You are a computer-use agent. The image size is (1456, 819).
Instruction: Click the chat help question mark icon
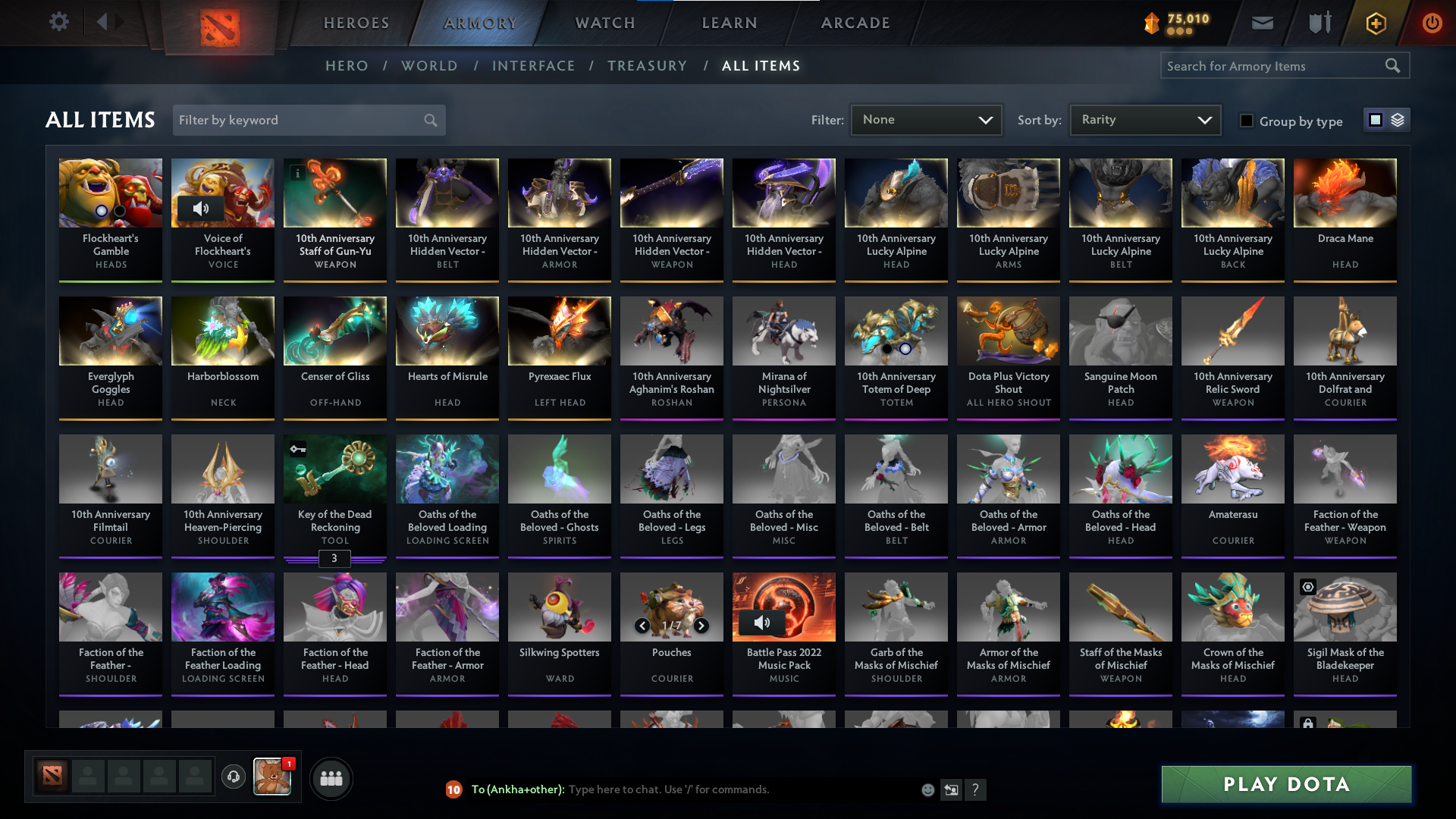(x=977, y=789)
